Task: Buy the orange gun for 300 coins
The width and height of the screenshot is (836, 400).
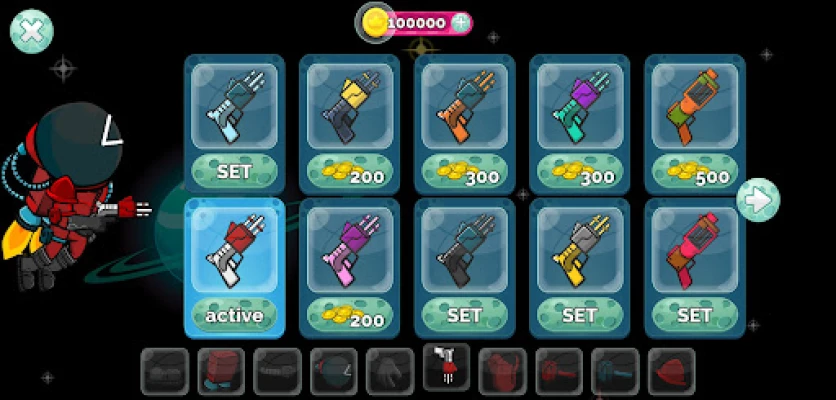Action: click(464, 172)
